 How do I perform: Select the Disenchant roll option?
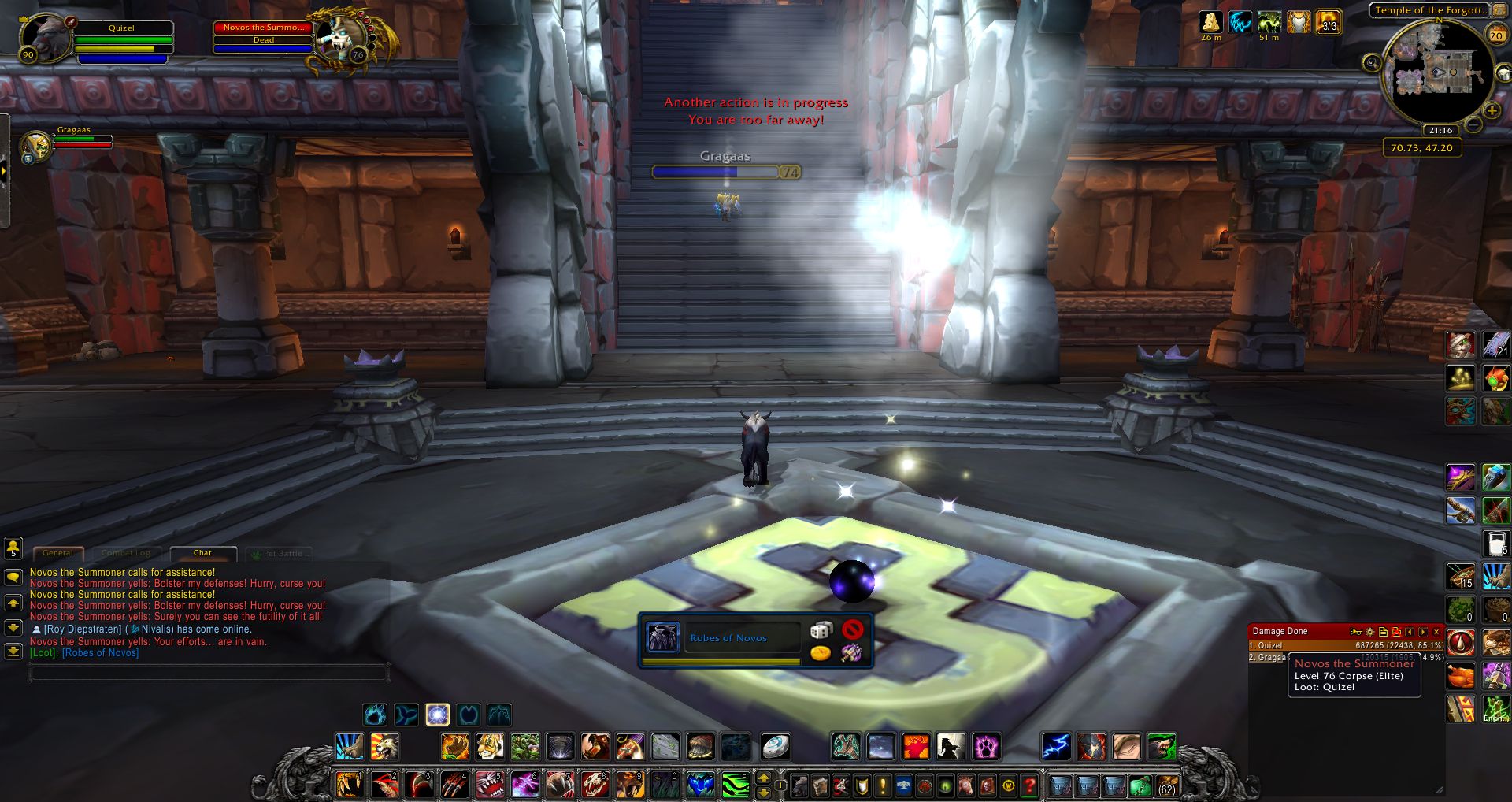coord(851,653)
